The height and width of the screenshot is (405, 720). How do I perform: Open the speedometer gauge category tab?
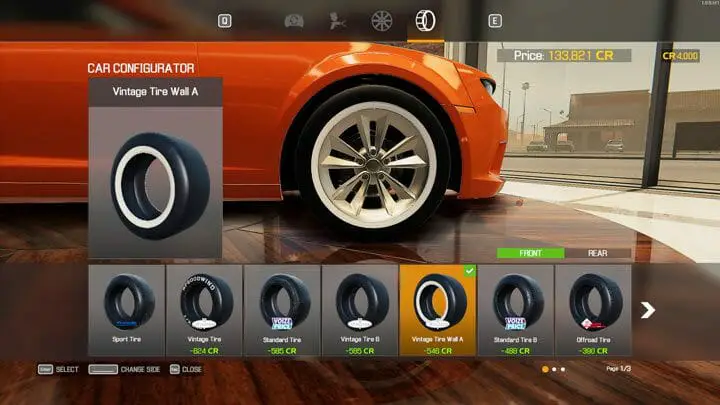pos(294,20)
